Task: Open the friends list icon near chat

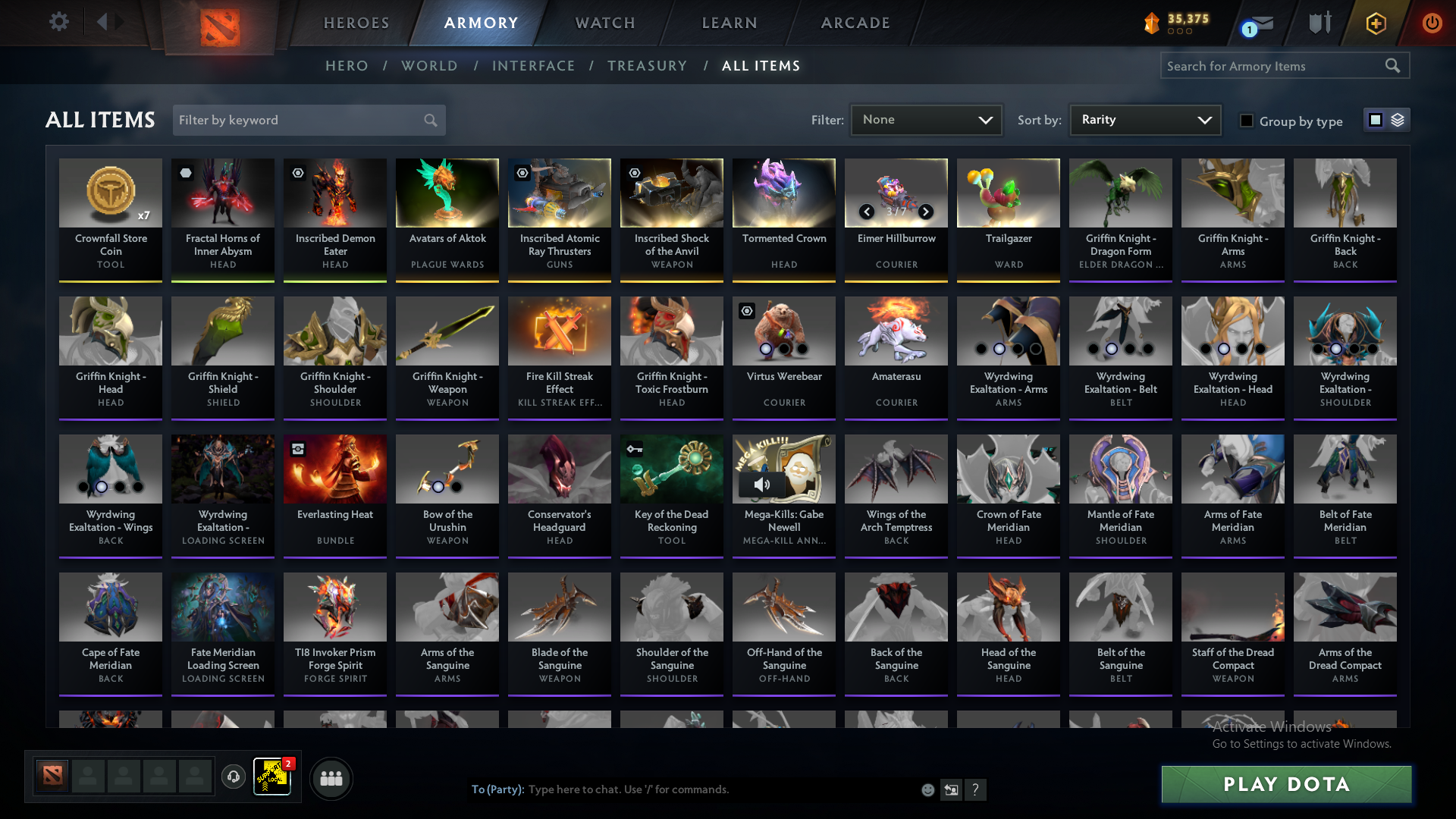Action: pyautogui.click(x=331, y=778)
